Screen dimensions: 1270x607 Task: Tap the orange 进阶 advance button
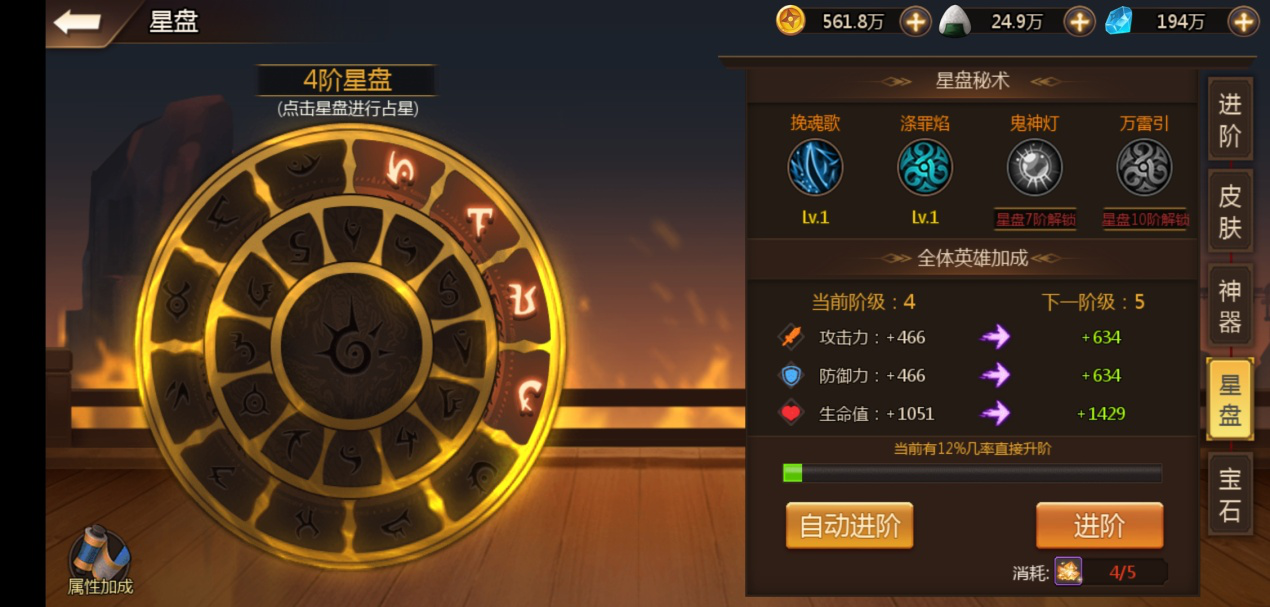(x=1099, y=526)
